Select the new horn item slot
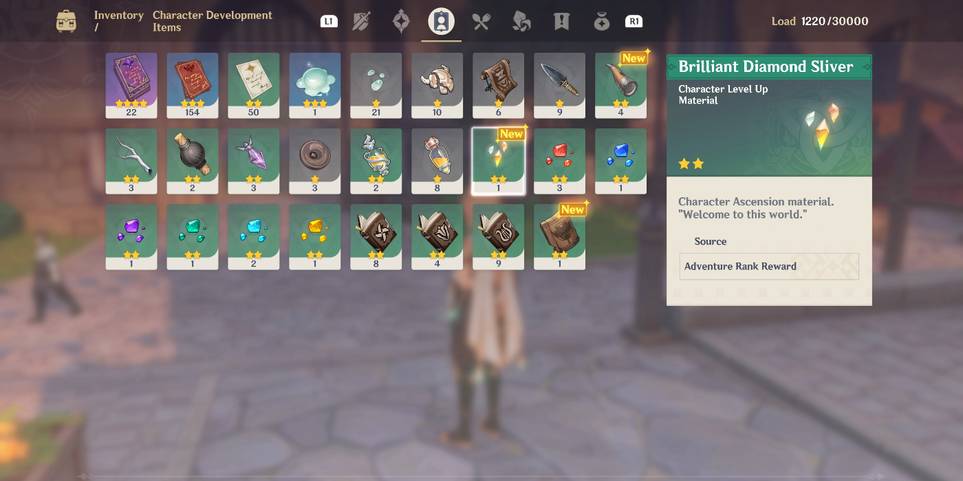The image size is (963, 481). (620, 85)
